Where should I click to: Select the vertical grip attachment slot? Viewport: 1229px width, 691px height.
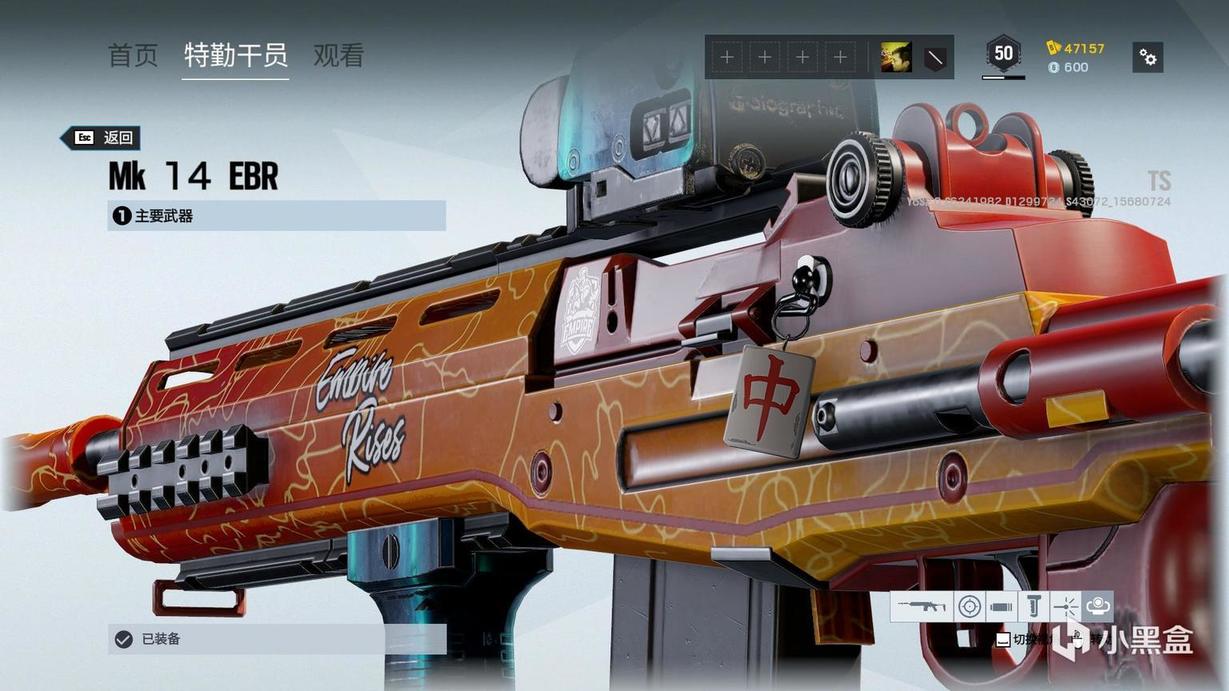click(x=1034, y=606)
